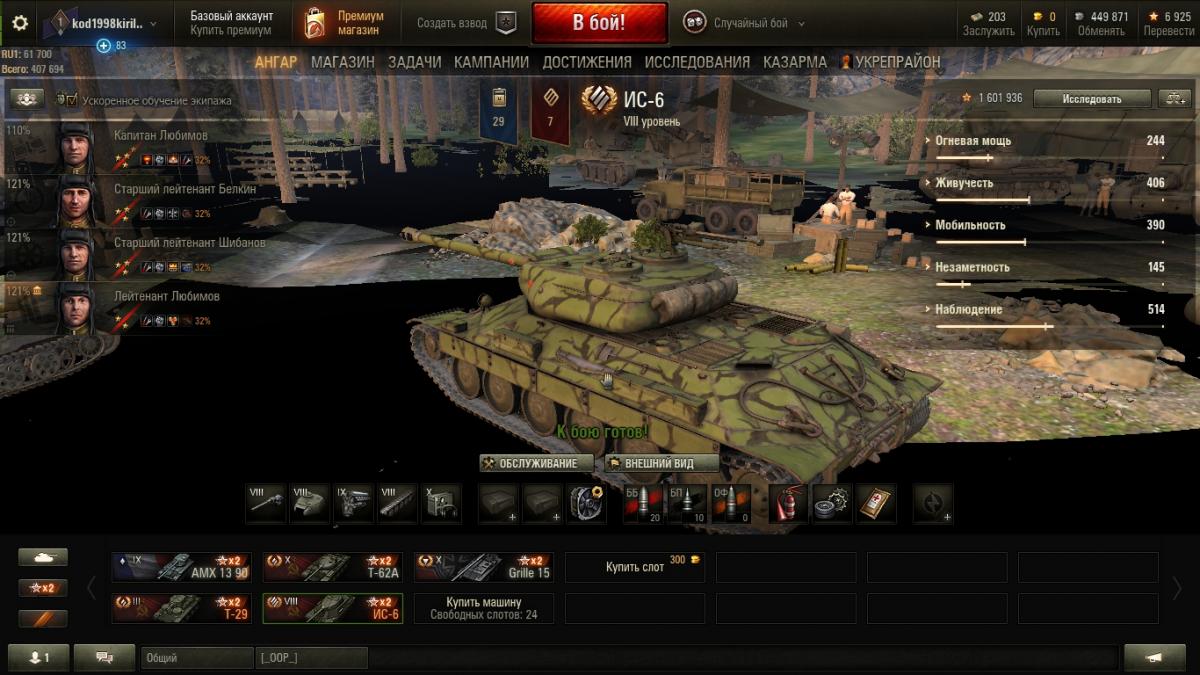Create a platoon via Создать взвод
1200x675 pixels.
(x=466, y=23)
